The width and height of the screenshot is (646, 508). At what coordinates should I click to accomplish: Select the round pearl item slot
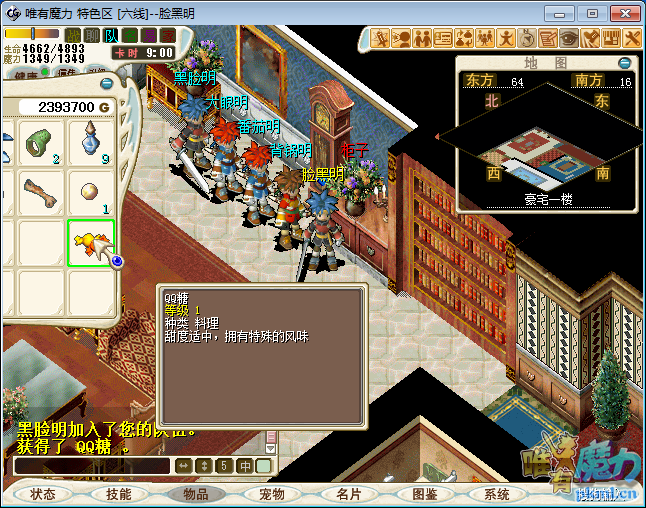(91, 192)
